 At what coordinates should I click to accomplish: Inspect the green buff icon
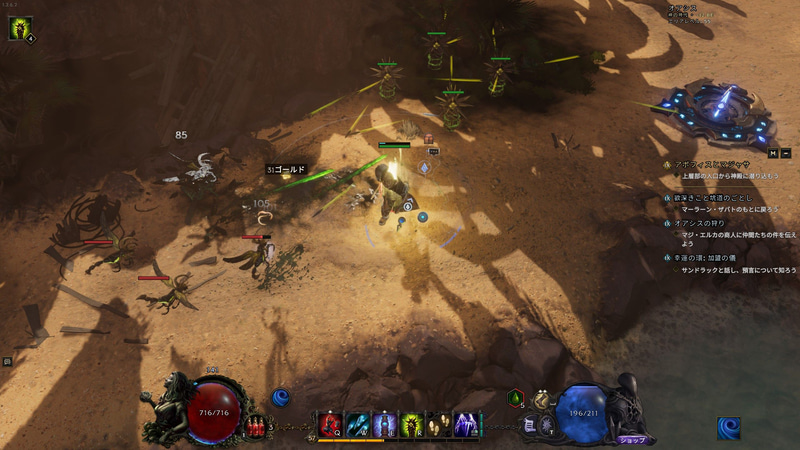pyautogui.click(x=19, y=28)
